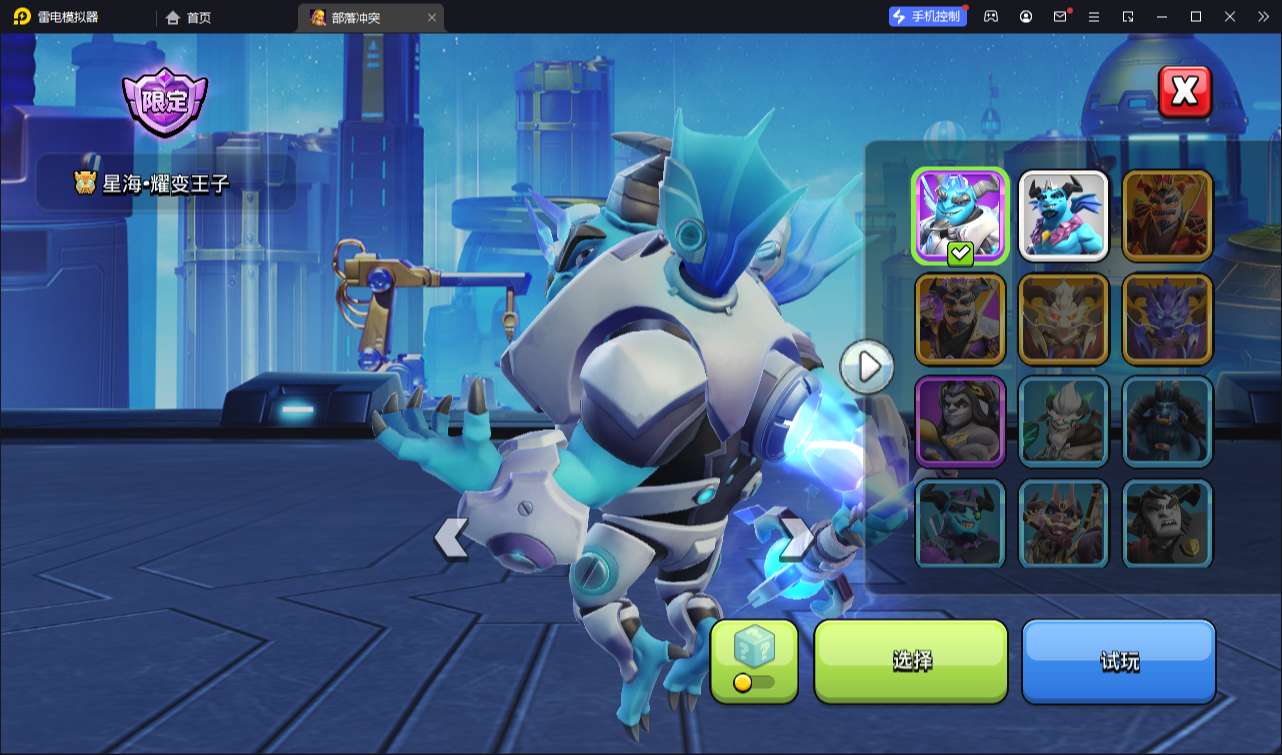The height and width of the screenshot is (755, 1282).
Task: Select the red and gold warrior skin
Action: point(1167,216)
